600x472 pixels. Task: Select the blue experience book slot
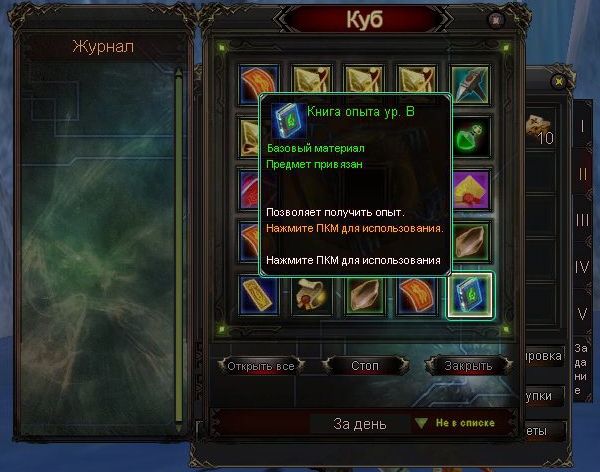click(469, 293)
